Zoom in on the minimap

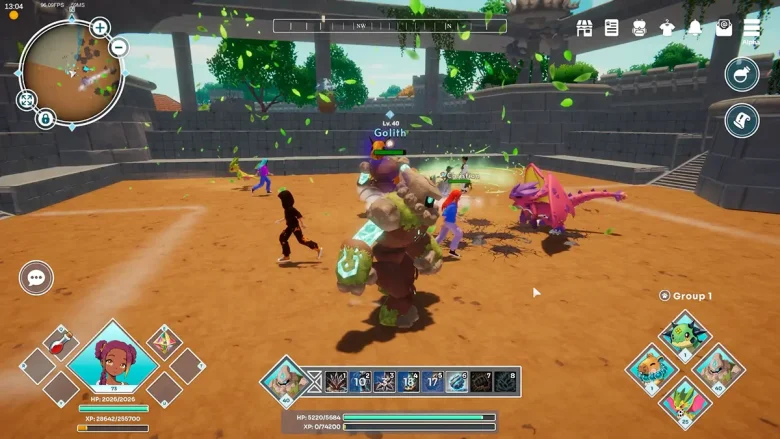coord(100,27)
